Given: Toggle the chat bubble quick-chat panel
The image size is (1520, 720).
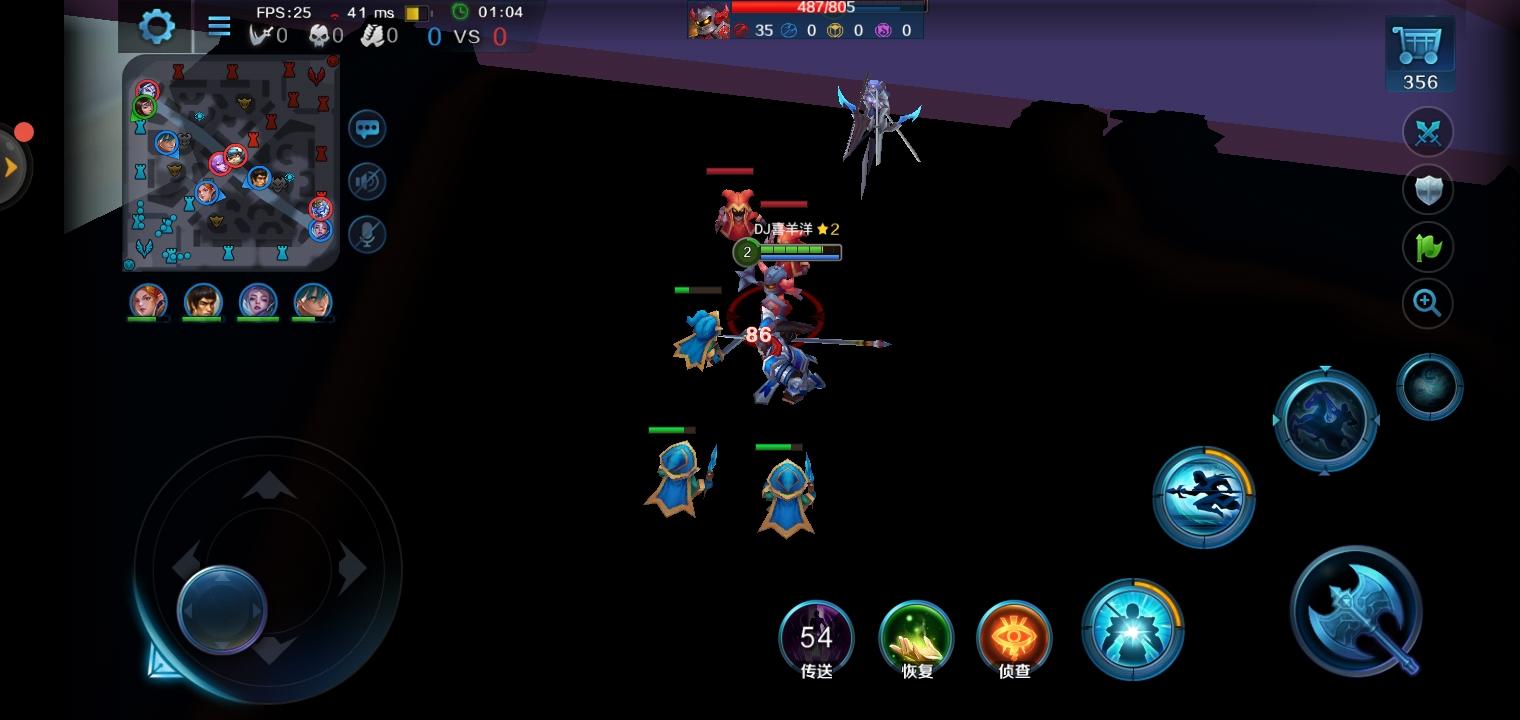Looking at the screenshot, I should click(x=367, y=129).
